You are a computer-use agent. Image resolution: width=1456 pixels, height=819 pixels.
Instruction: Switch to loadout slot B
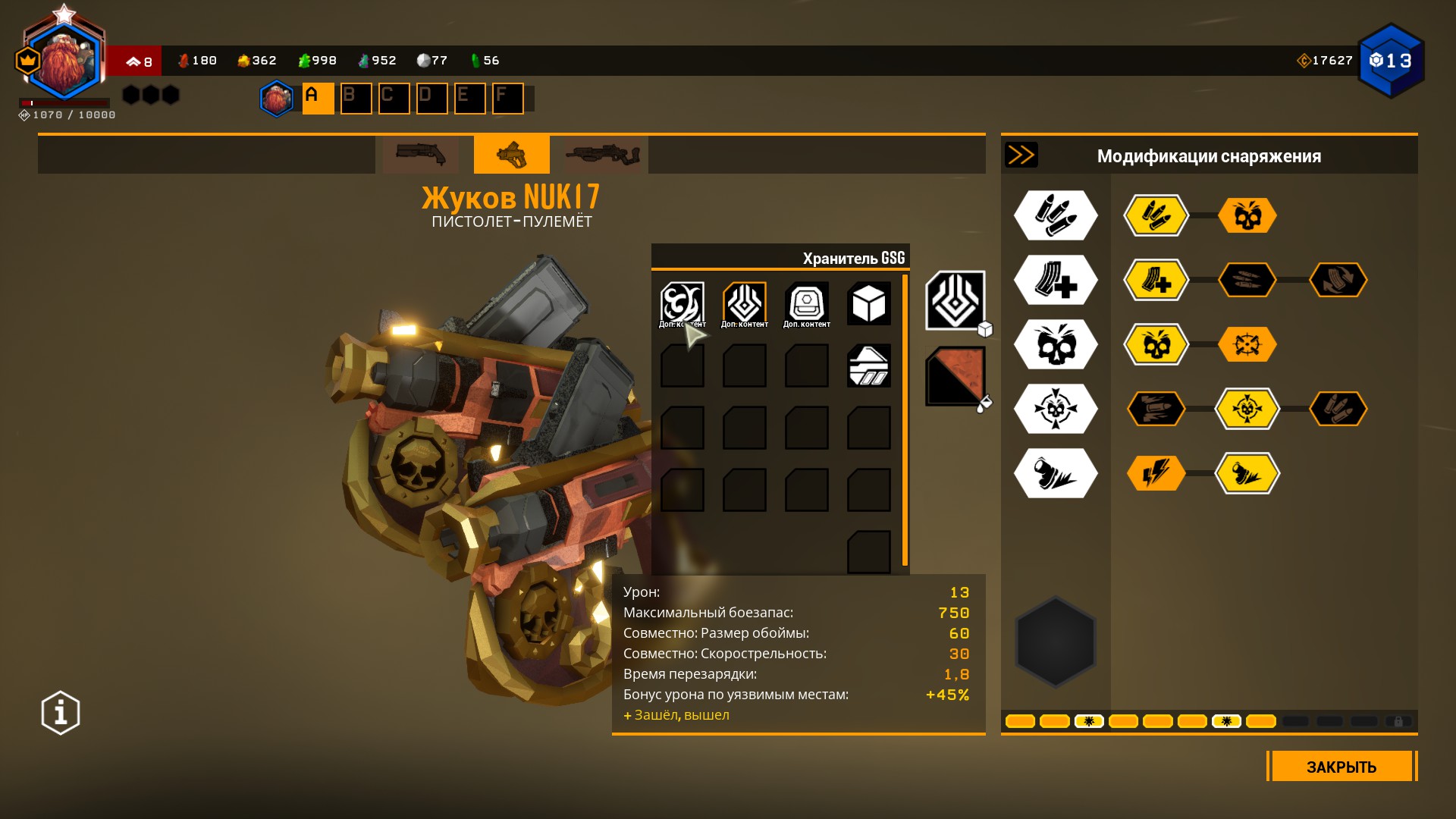356,99
